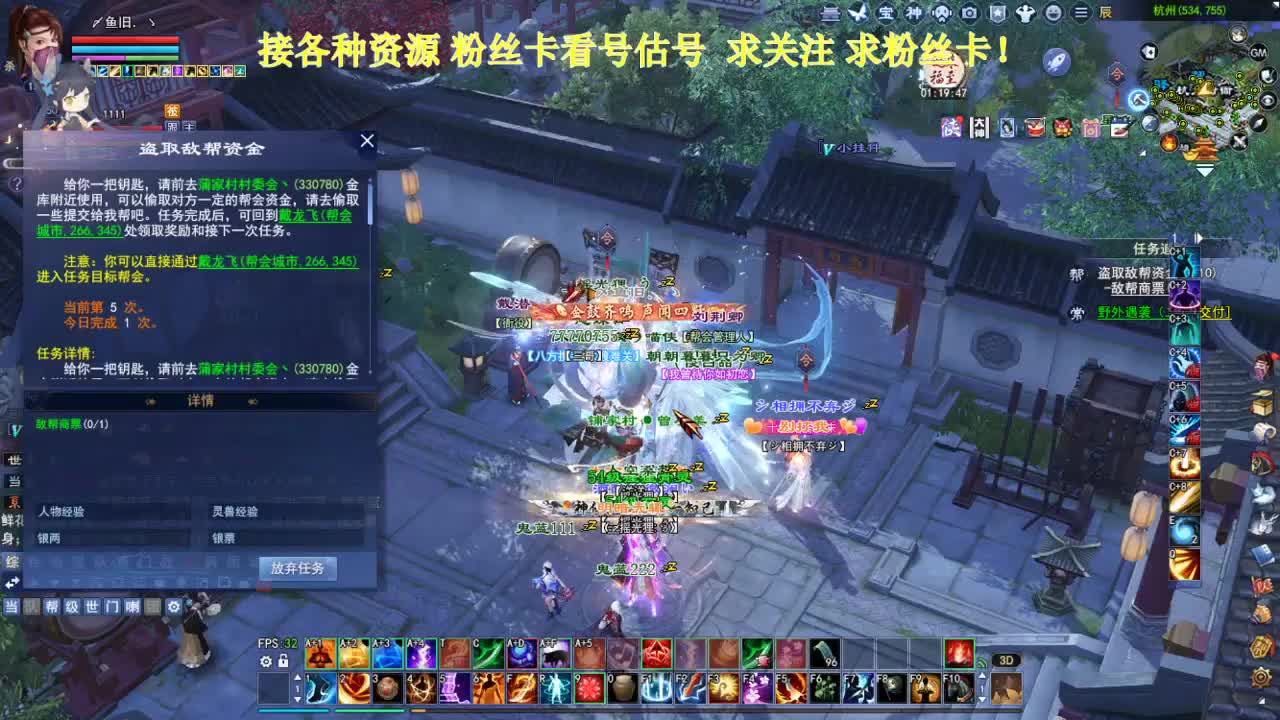Open the 宝 treasure icon on the top toolbar
The height and width of the screenshot is (720, 1280).
coord(888,14)
